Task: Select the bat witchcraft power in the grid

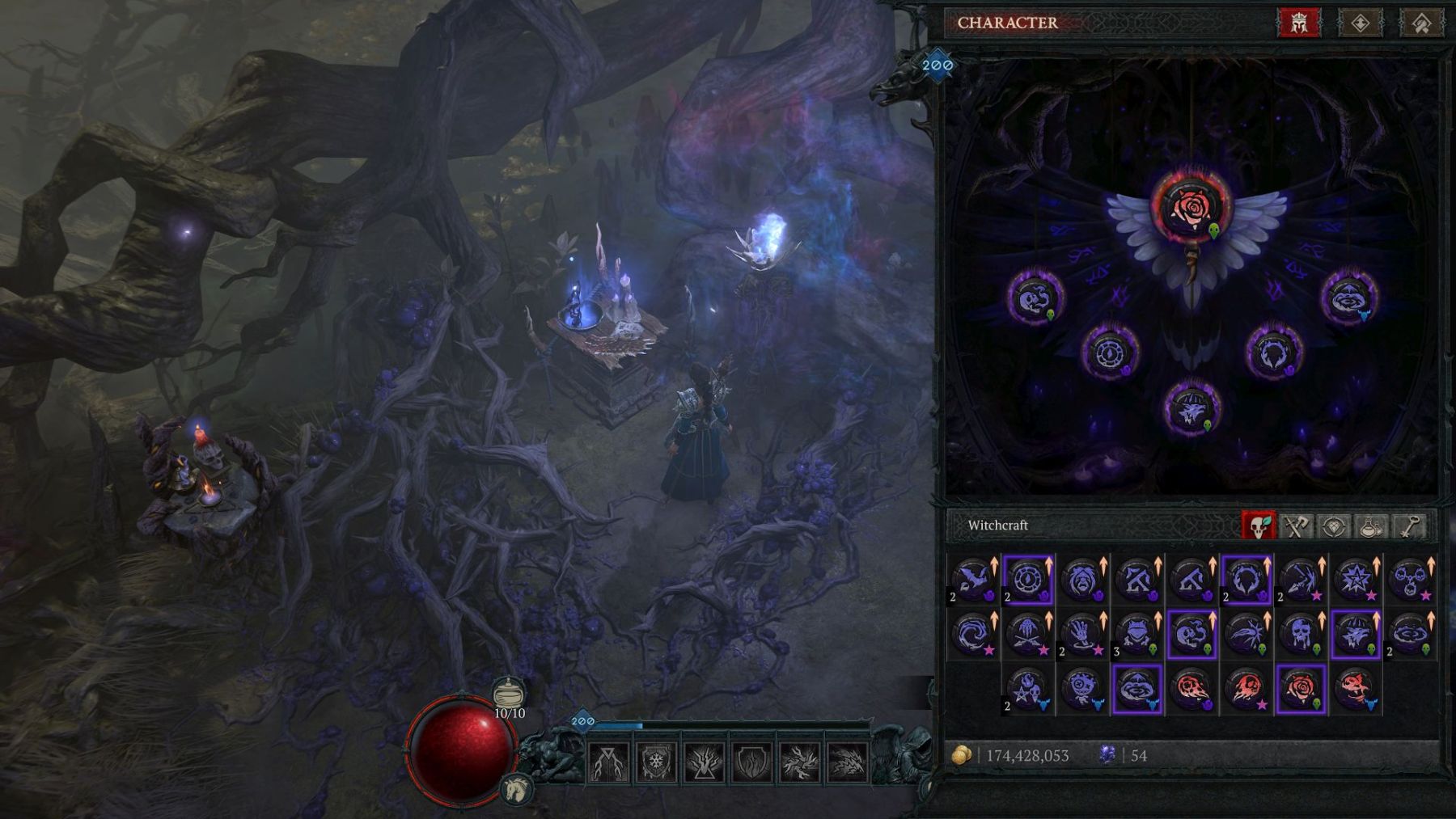Action: point(973,580)
